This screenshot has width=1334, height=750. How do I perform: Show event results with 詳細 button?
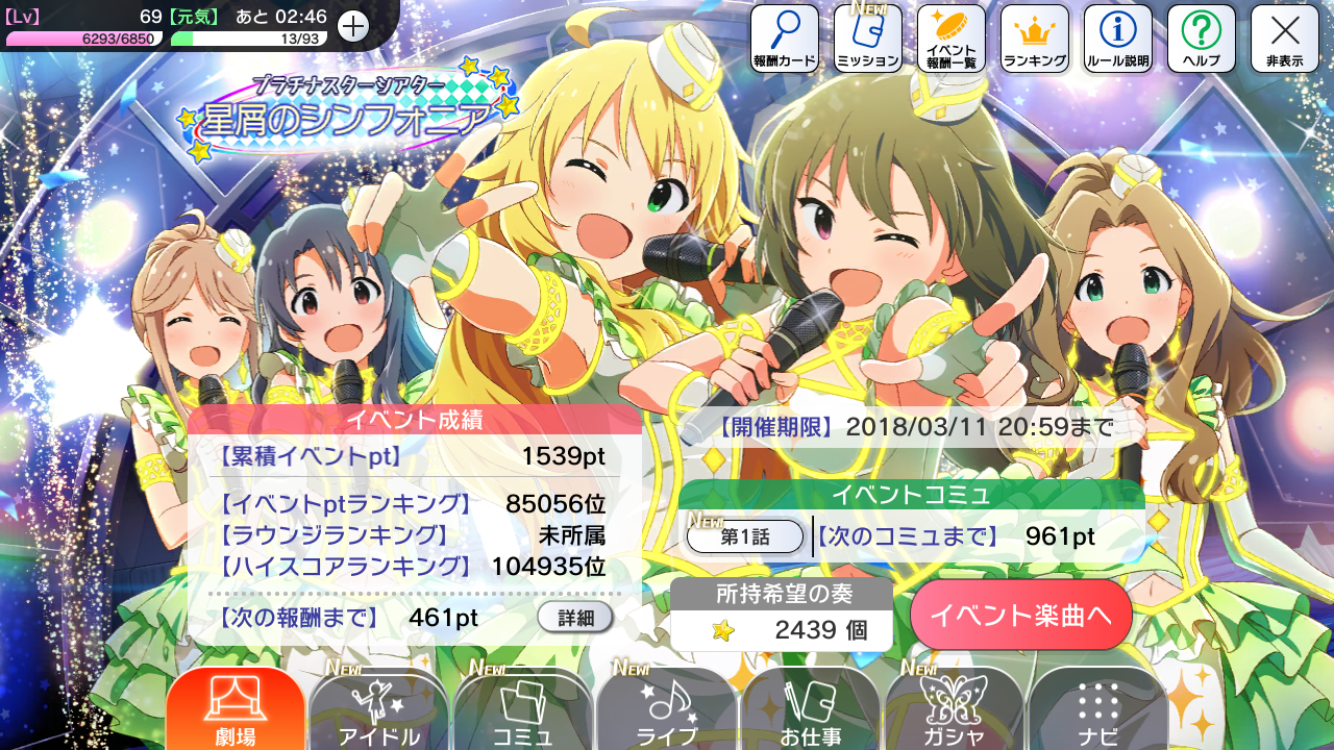575,617
